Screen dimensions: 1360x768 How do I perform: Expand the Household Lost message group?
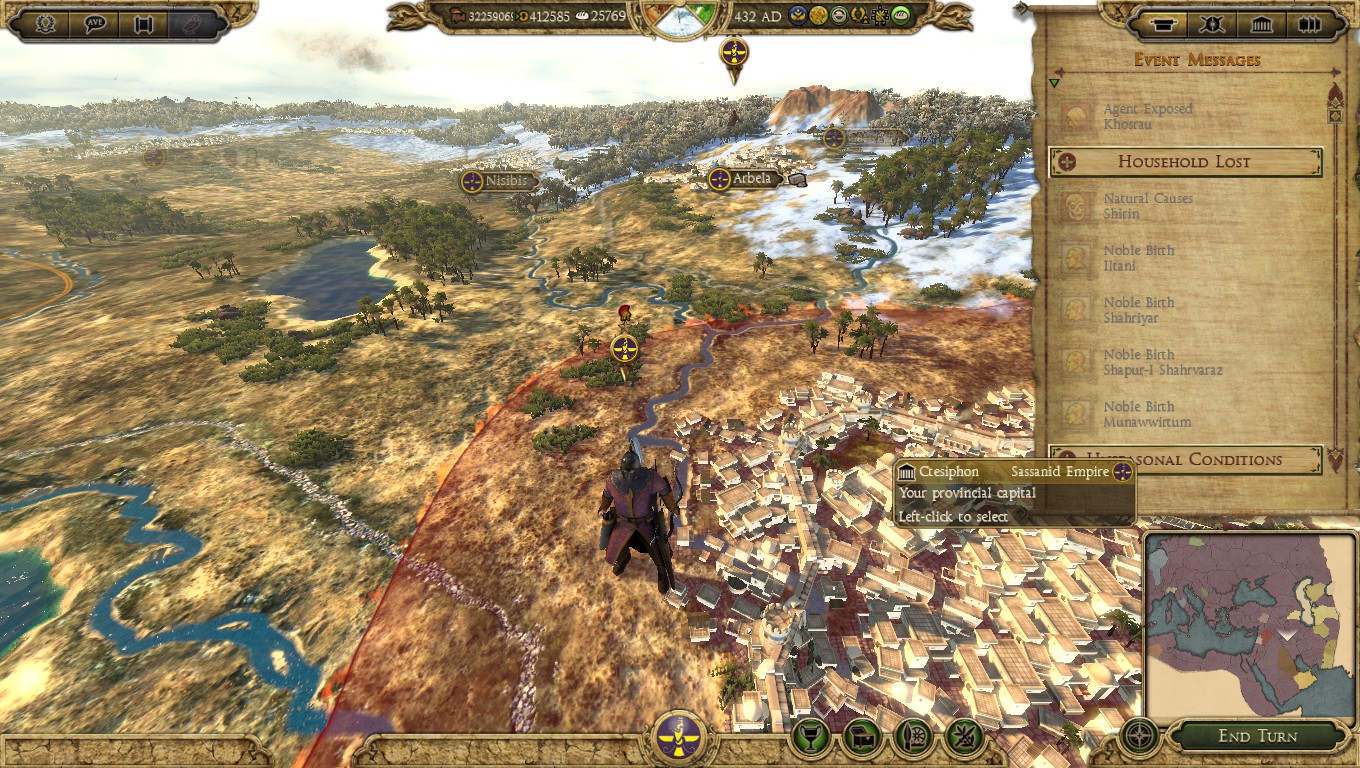(x=1185, y=162)
